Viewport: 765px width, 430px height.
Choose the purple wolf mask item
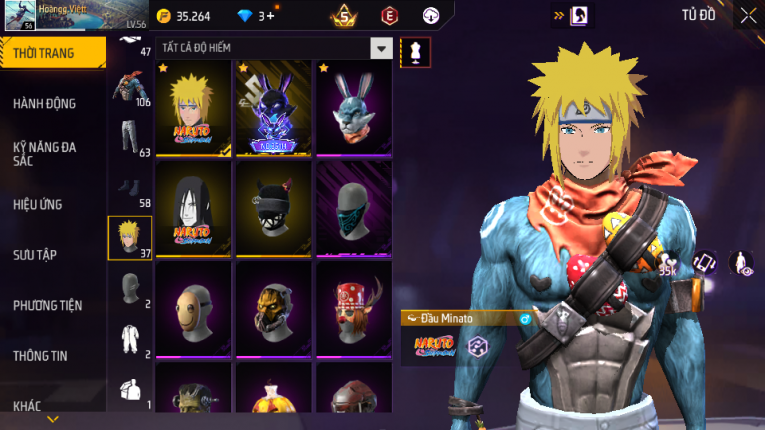pos(273,109)
